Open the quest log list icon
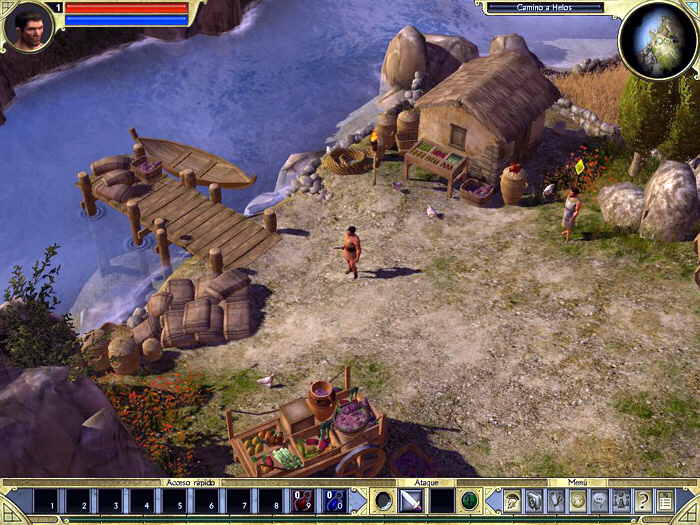The image size is (700, 525). [665, 500]
